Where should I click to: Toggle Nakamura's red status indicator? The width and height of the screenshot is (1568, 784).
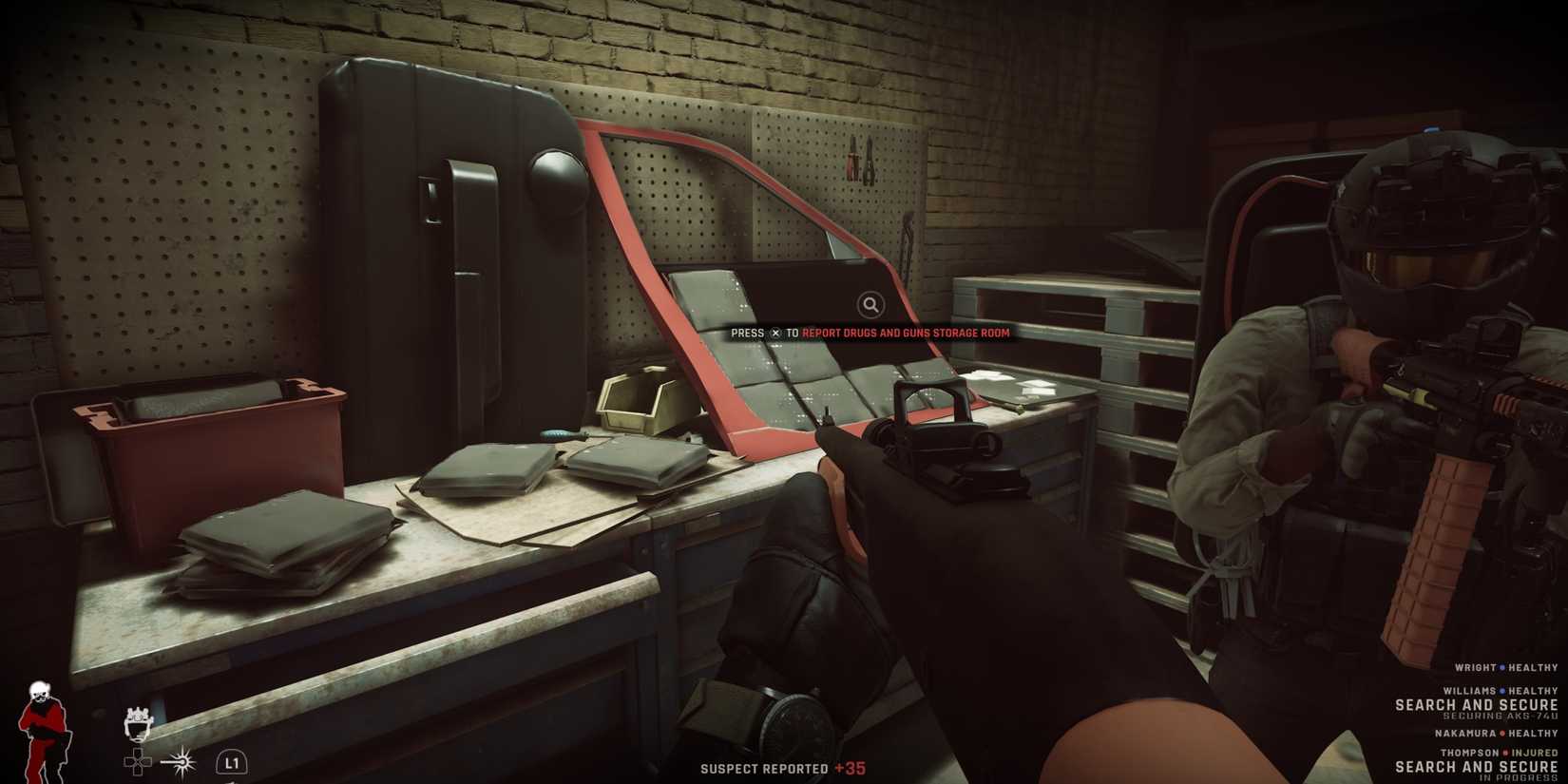point(1502,733)
